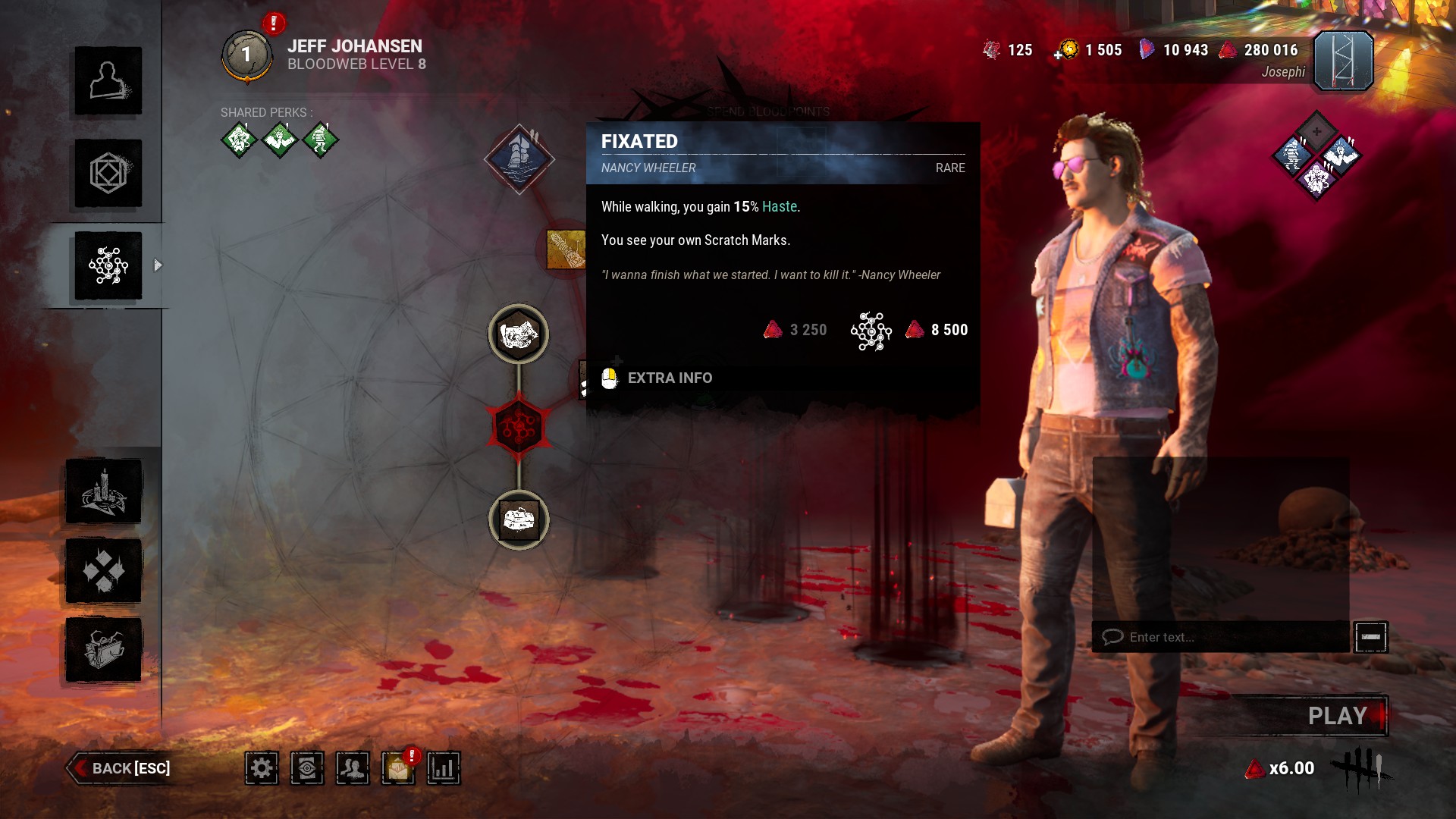Open the statistics bar chart icon
The image size is (1456, 819).
pyautogui.click(x=444, y=768)
